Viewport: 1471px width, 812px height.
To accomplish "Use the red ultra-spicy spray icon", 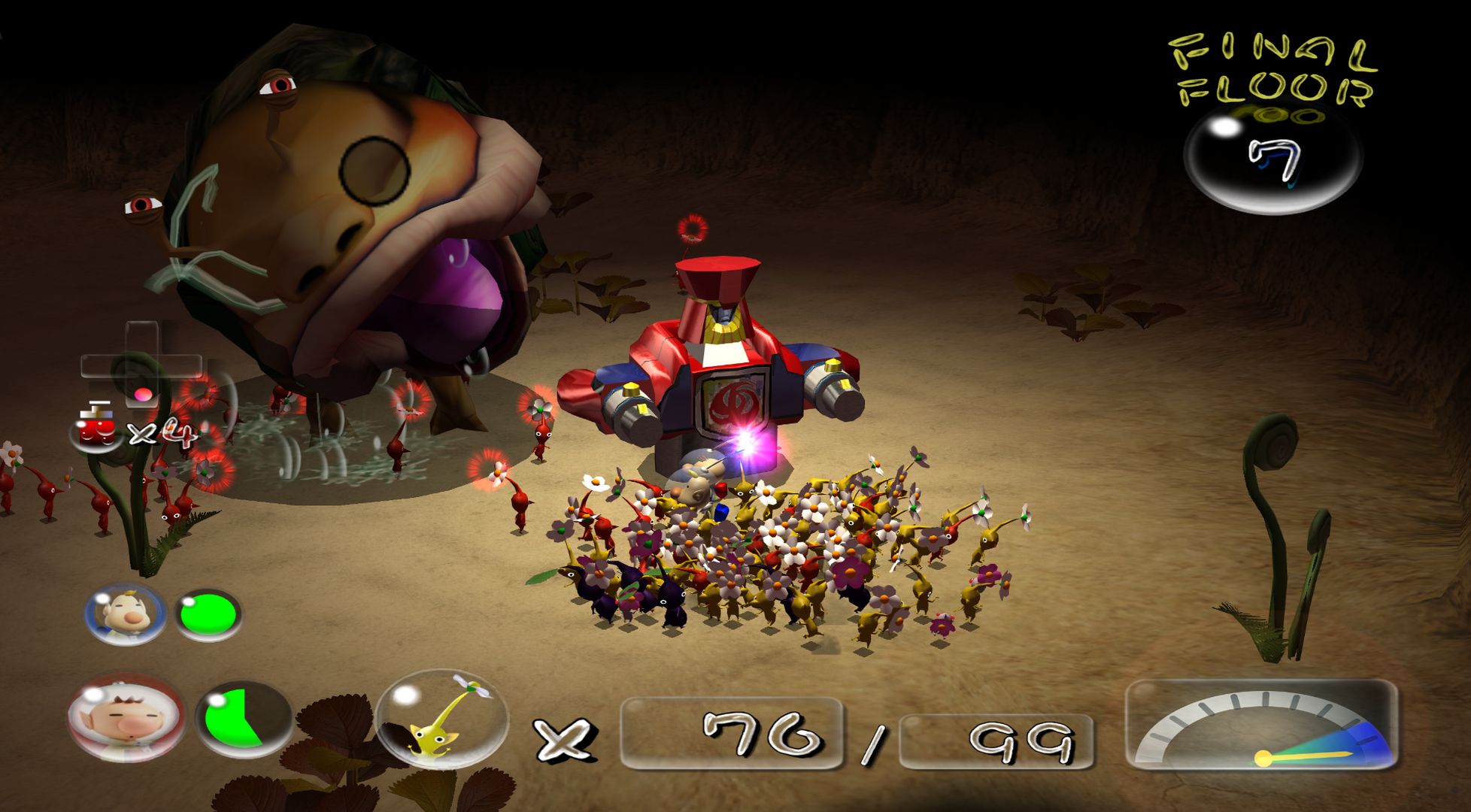I will point(98,429).
